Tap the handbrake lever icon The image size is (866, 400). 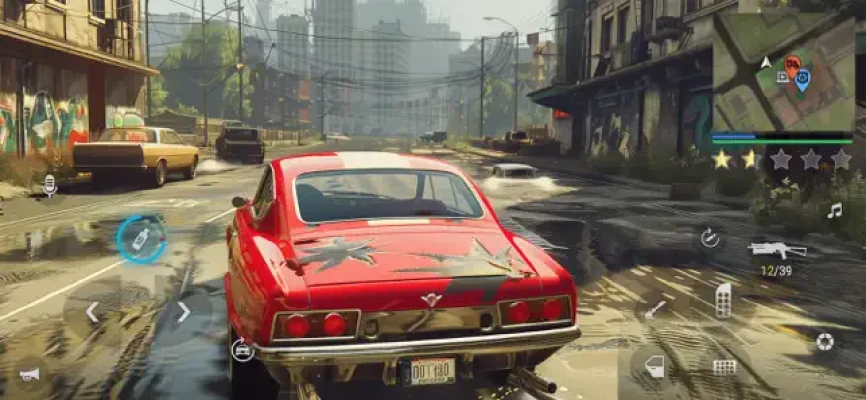(x=655, y=310)
